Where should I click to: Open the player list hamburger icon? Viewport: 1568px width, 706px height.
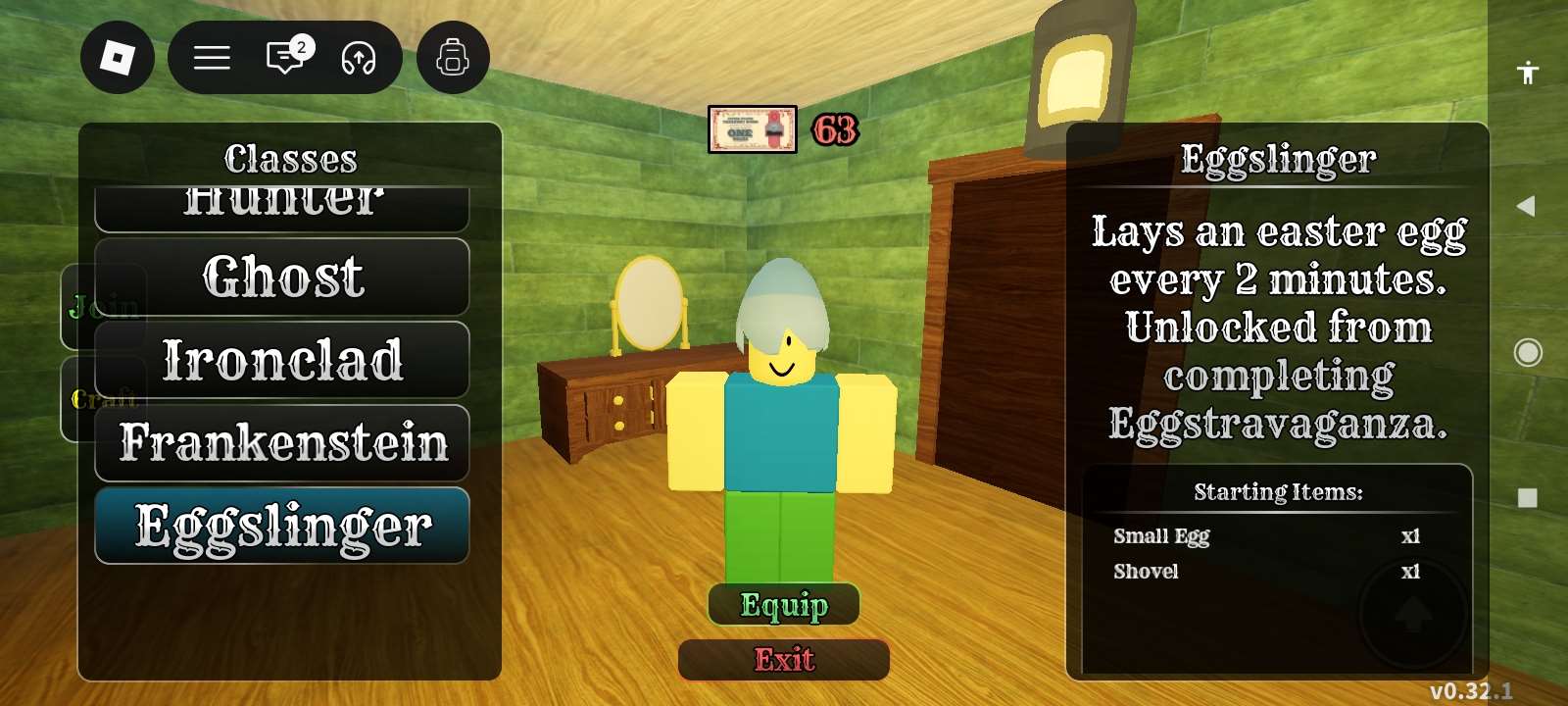click(211, 58)
